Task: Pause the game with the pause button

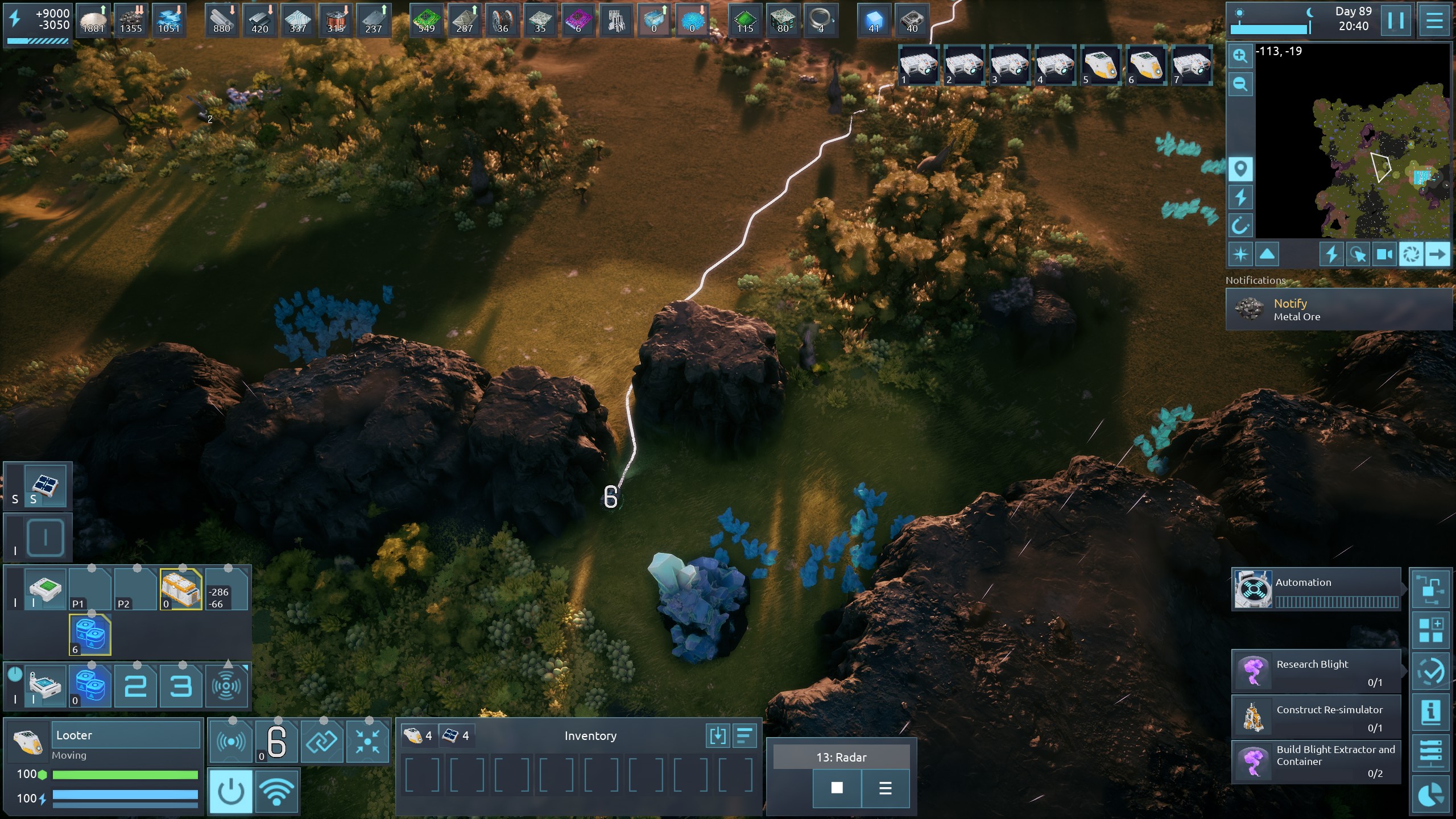Action: pyautogui.click(x=1395, y=20)
